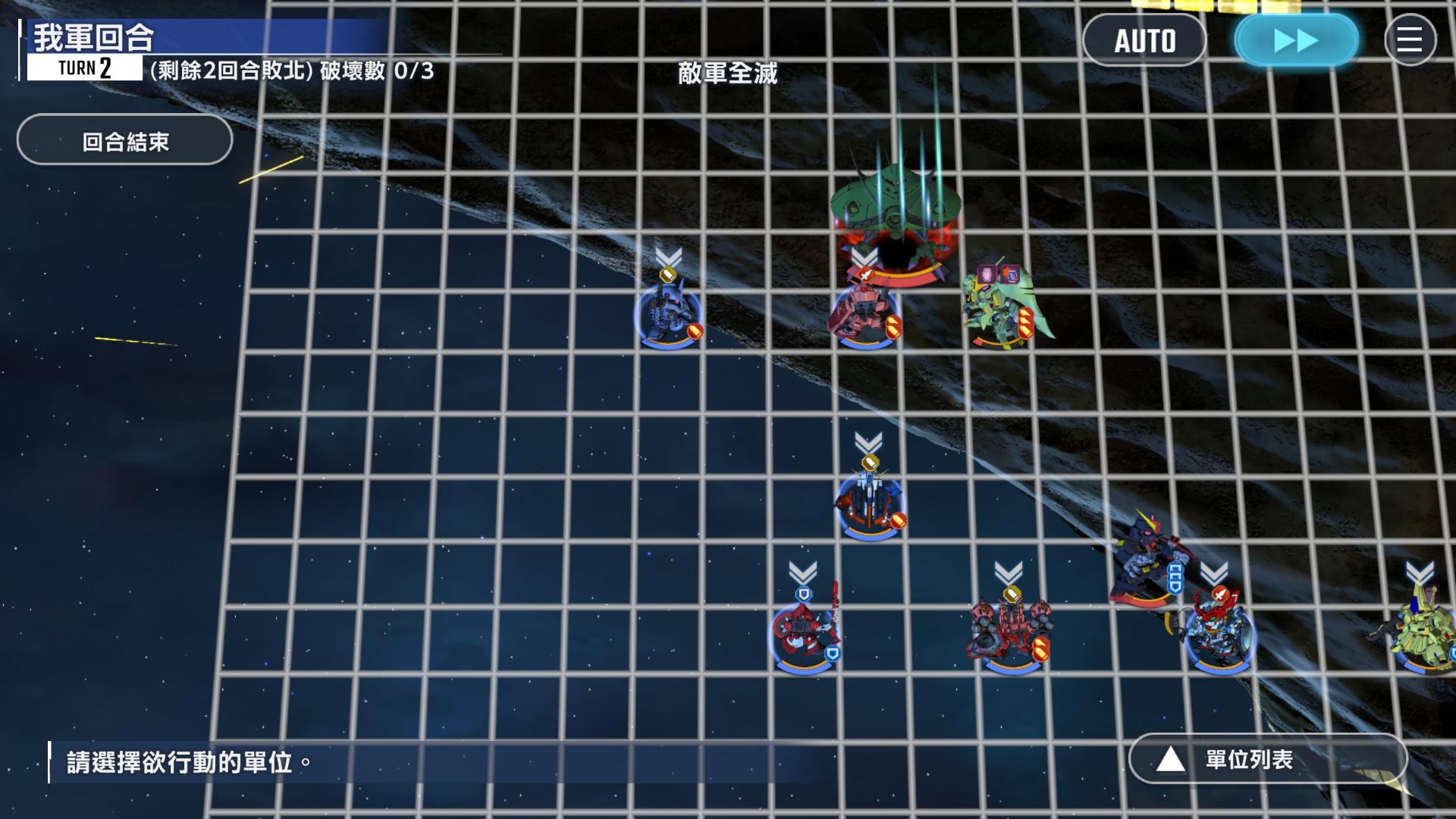Click the status ailment icons above the green enemy
The image size is (1456, 819).
(x=999, y=275)
